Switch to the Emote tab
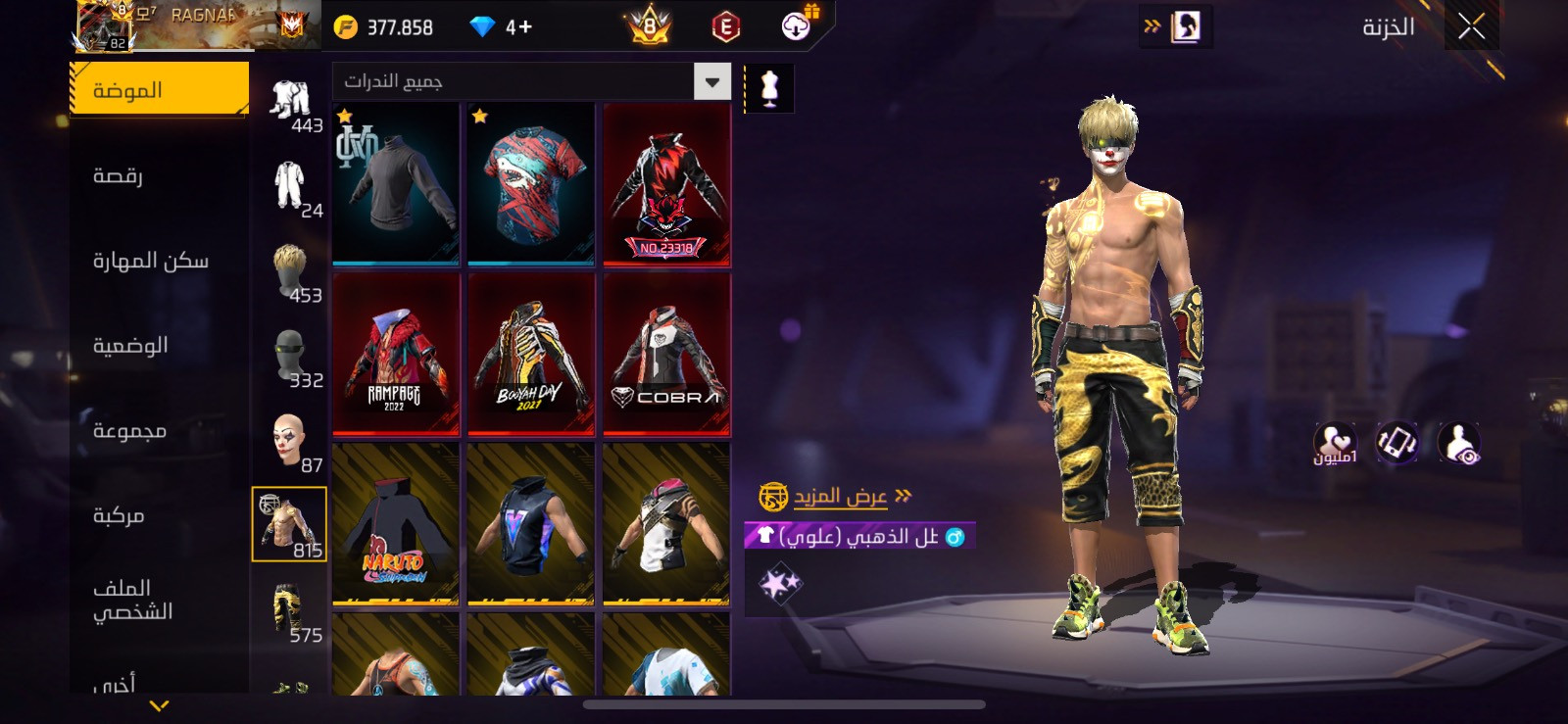Image resolution: width=1568 pixels, height=724 pixels. point(118,175)
